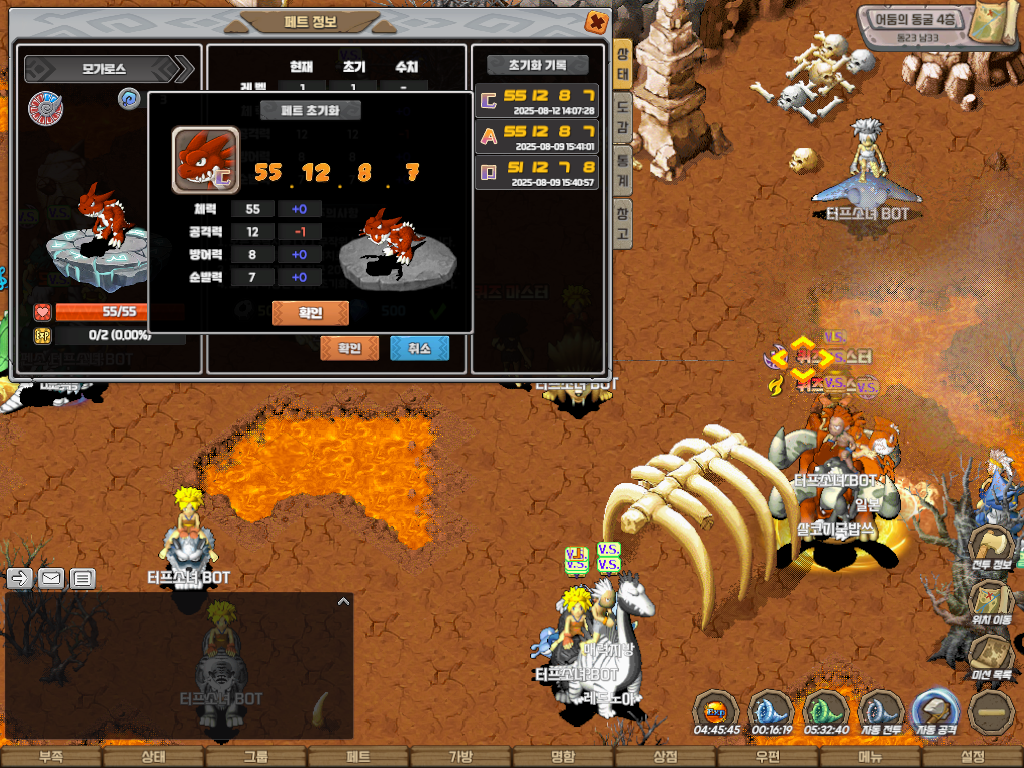
Task: Open the 상점 shop menu
Action: coord(665,757)
